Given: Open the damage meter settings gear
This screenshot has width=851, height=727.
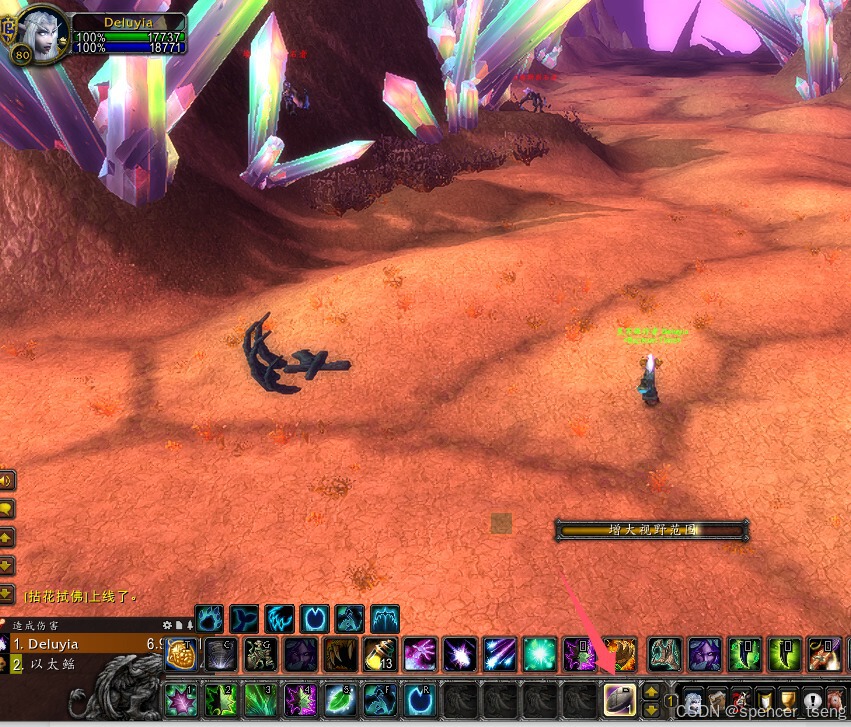Looking at the screenshot, I should [168, 625].
